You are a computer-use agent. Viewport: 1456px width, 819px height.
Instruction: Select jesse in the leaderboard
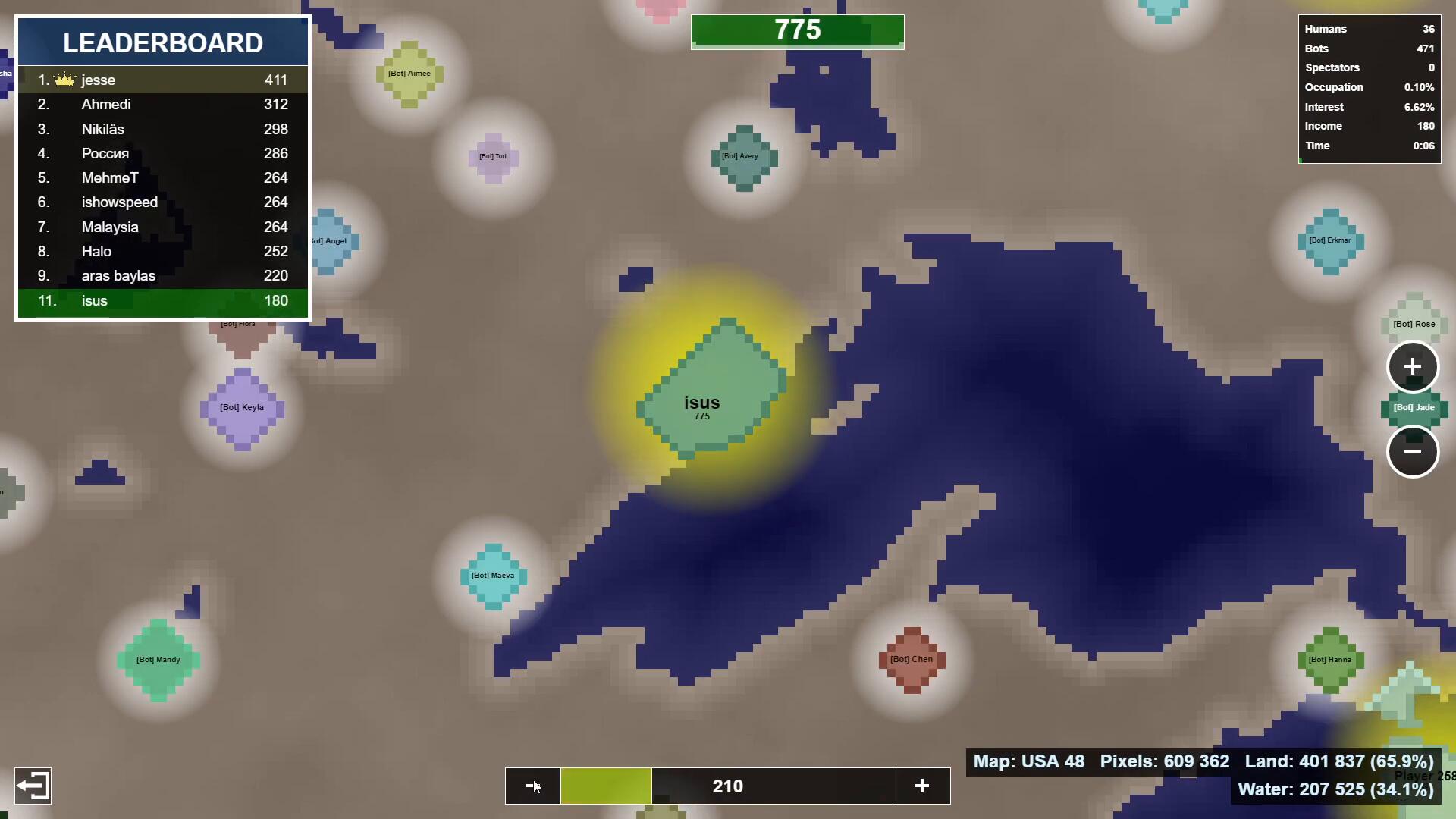tap(162, 80)
